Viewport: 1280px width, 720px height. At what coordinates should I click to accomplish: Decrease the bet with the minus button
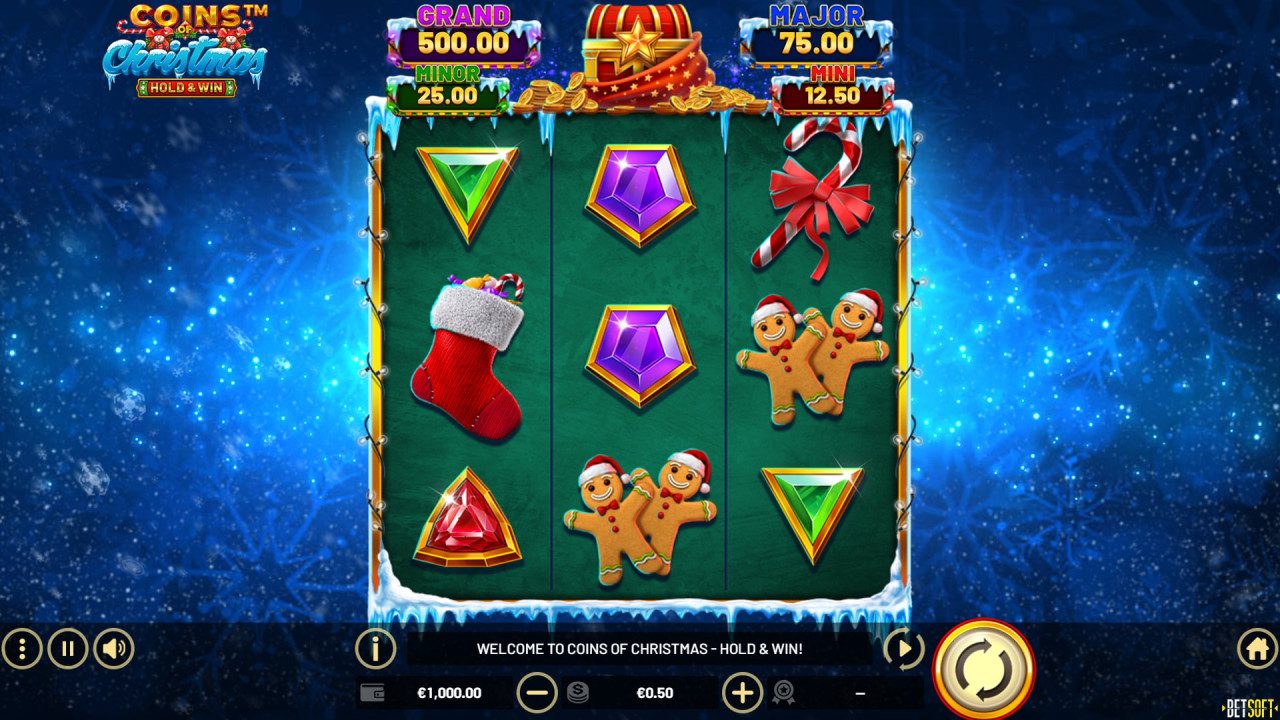pyautogui.click(x=537, y=692)
